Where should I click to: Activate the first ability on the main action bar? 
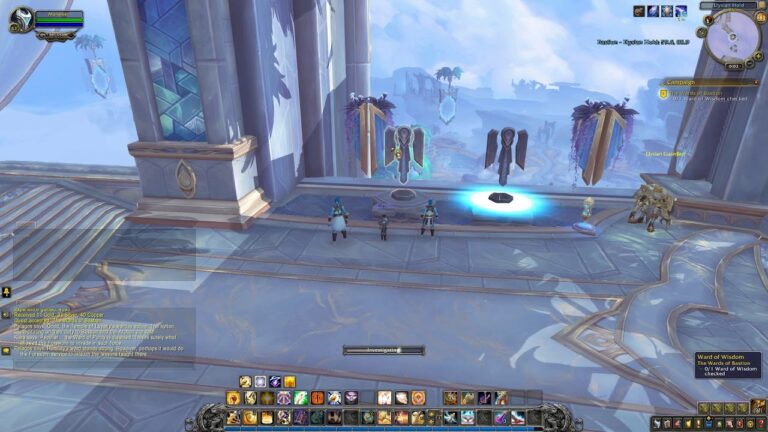pos(233,417)
